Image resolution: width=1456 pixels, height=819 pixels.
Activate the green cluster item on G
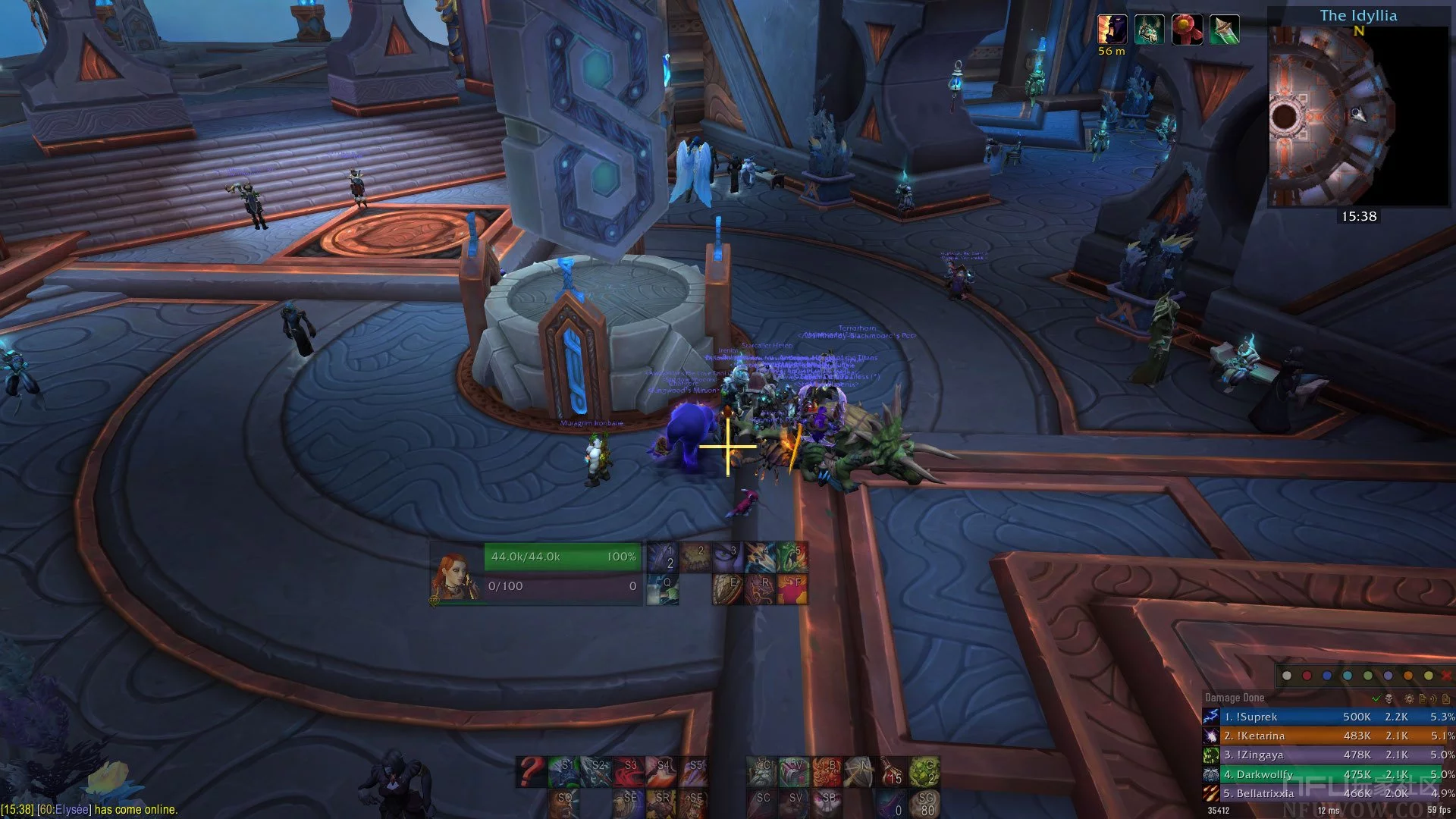click(924, 771)
